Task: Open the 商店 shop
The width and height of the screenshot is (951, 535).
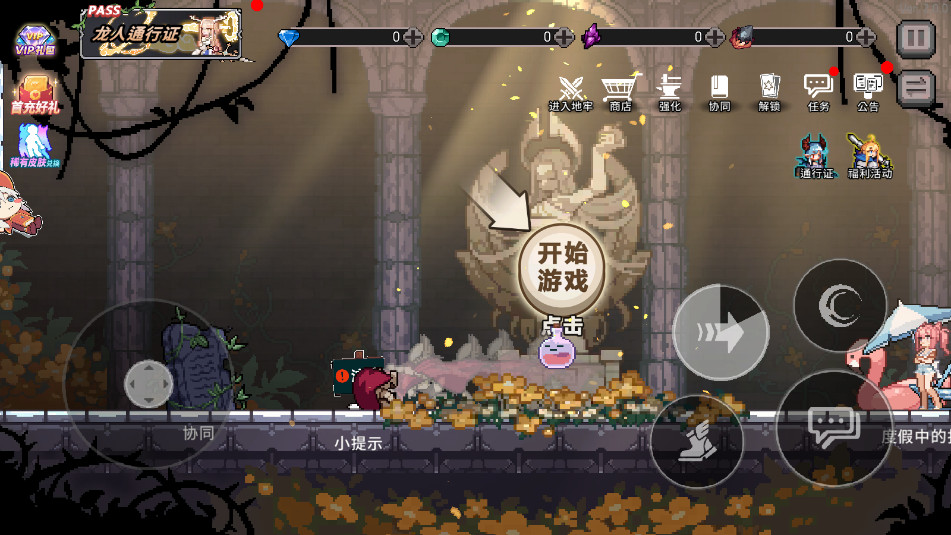Action: pyautogui.click(x=620, y=91)
